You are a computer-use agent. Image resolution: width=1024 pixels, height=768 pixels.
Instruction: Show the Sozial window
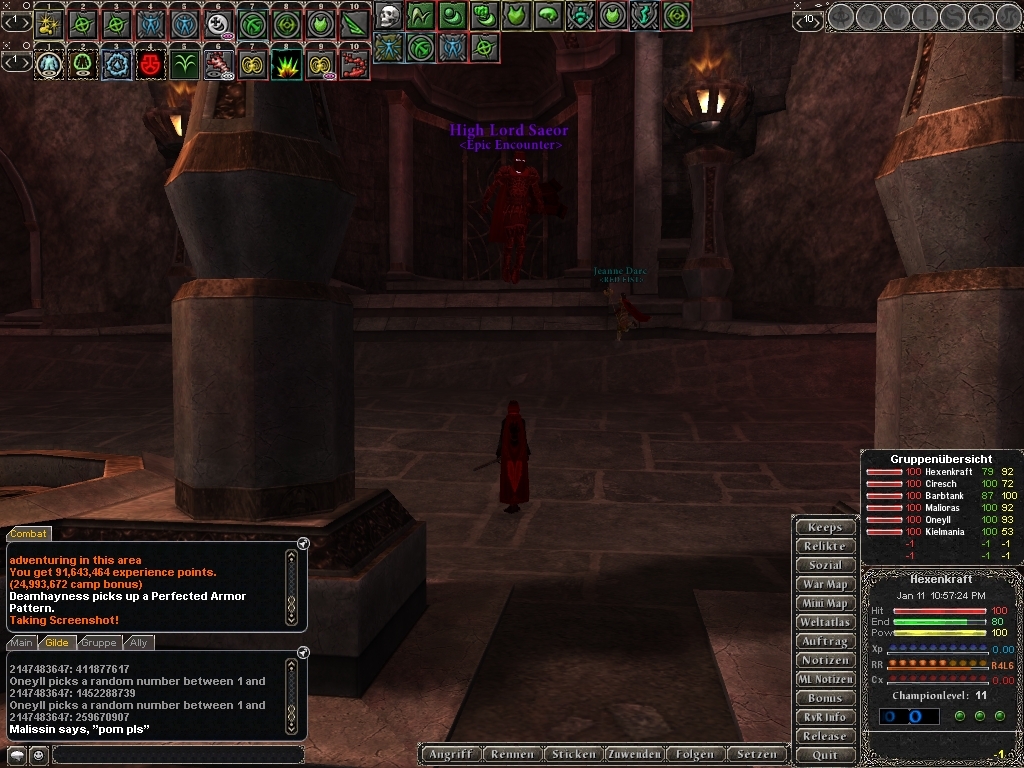tap(825, 565)
